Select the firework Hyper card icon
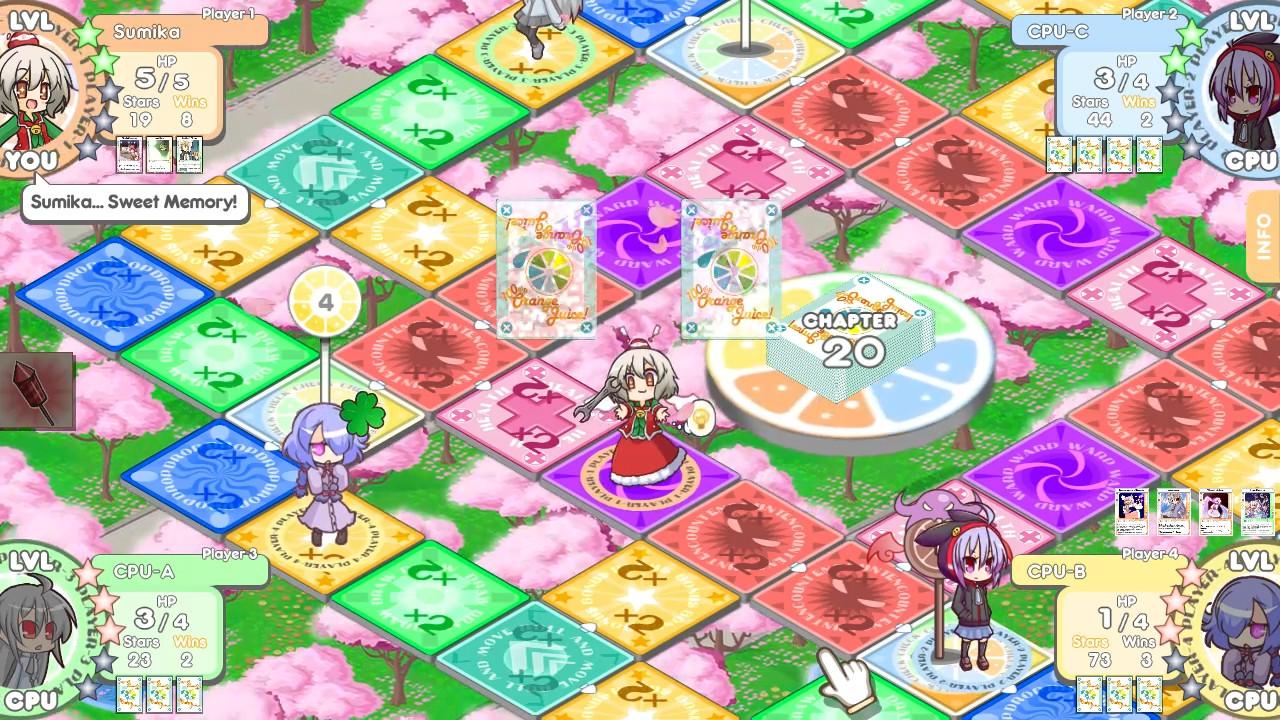The height and width of the screenshot is (720, 1280). point(38,390)
